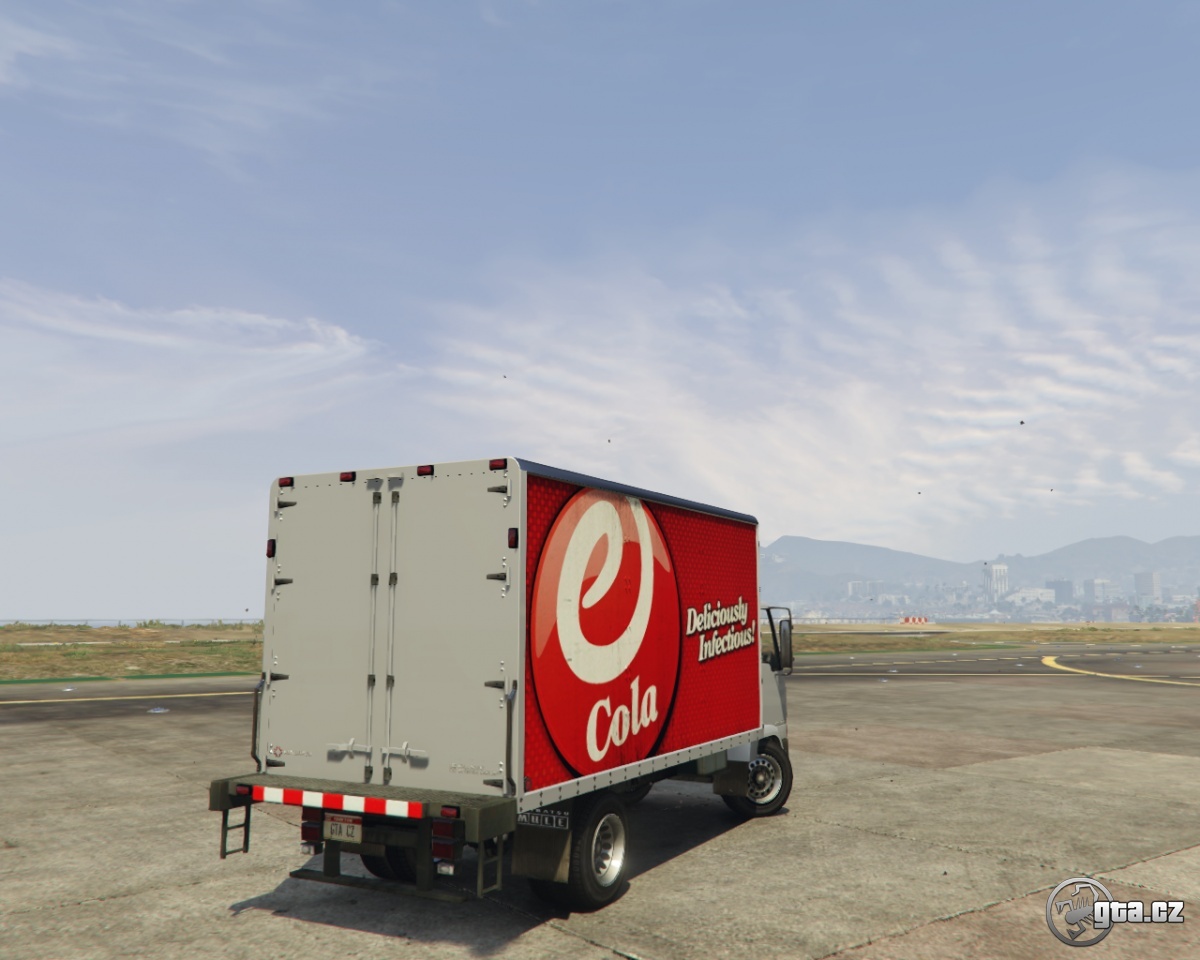Click the gta.cz watermark logo
Image resolution: width=1200 pixels, height=960 pixels.
[x=1114, y=911]
